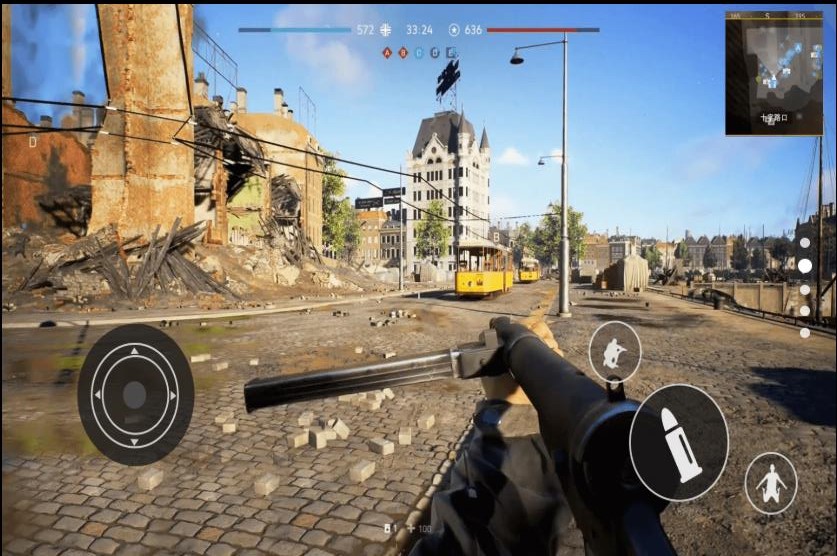The width and height of the screenshot is (837, 556).
Task: Tap the crouching soldier aim button
Action: pos(614,352)
